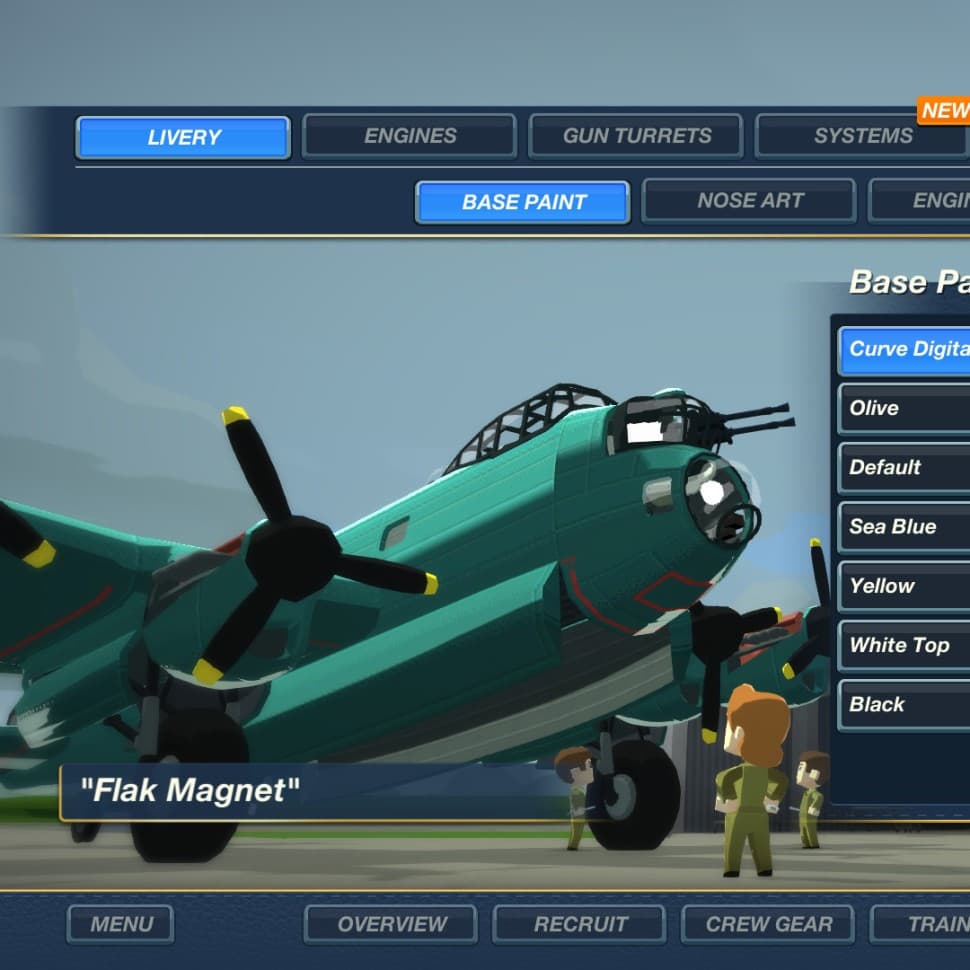The image size is (970, 970).
Task: Go to the Overview screen
Action: pyautogui.click(x=391, y=924)
